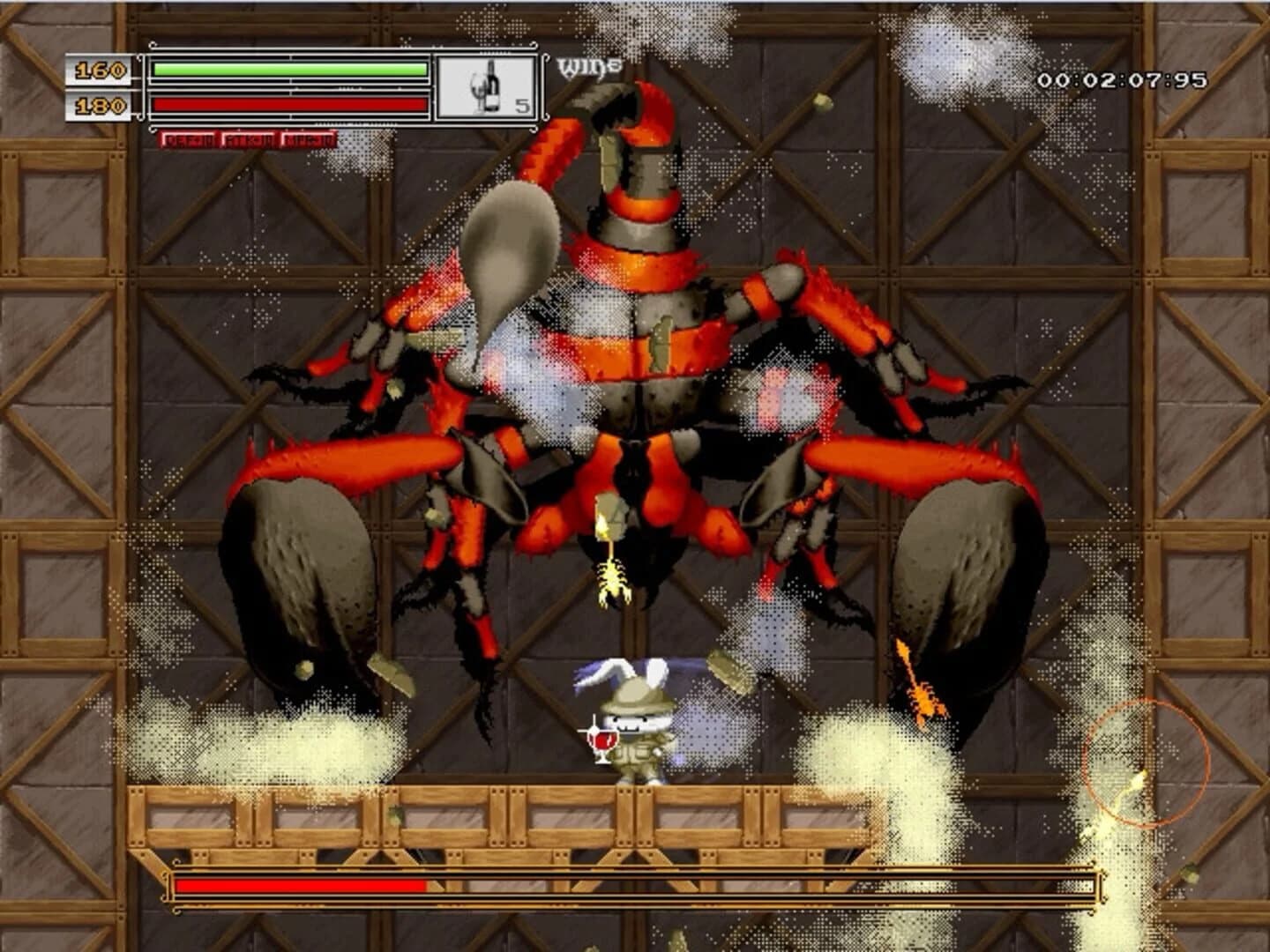Click the orange targeting reticle on the right
Screen dimensions: 1270x952
click(x=1144, y=763)
